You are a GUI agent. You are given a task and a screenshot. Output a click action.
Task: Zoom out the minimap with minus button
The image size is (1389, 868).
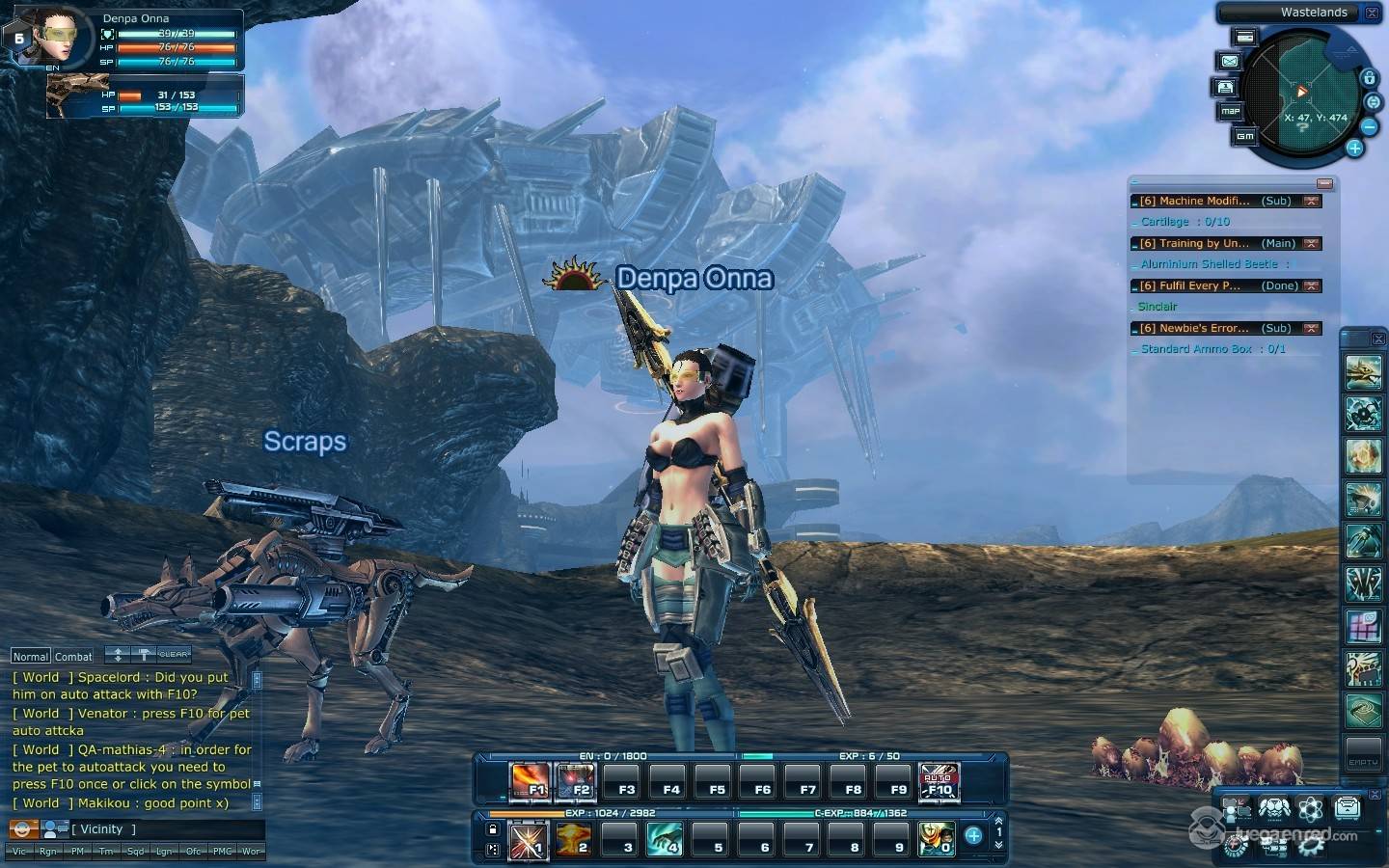pos(1369,126)
